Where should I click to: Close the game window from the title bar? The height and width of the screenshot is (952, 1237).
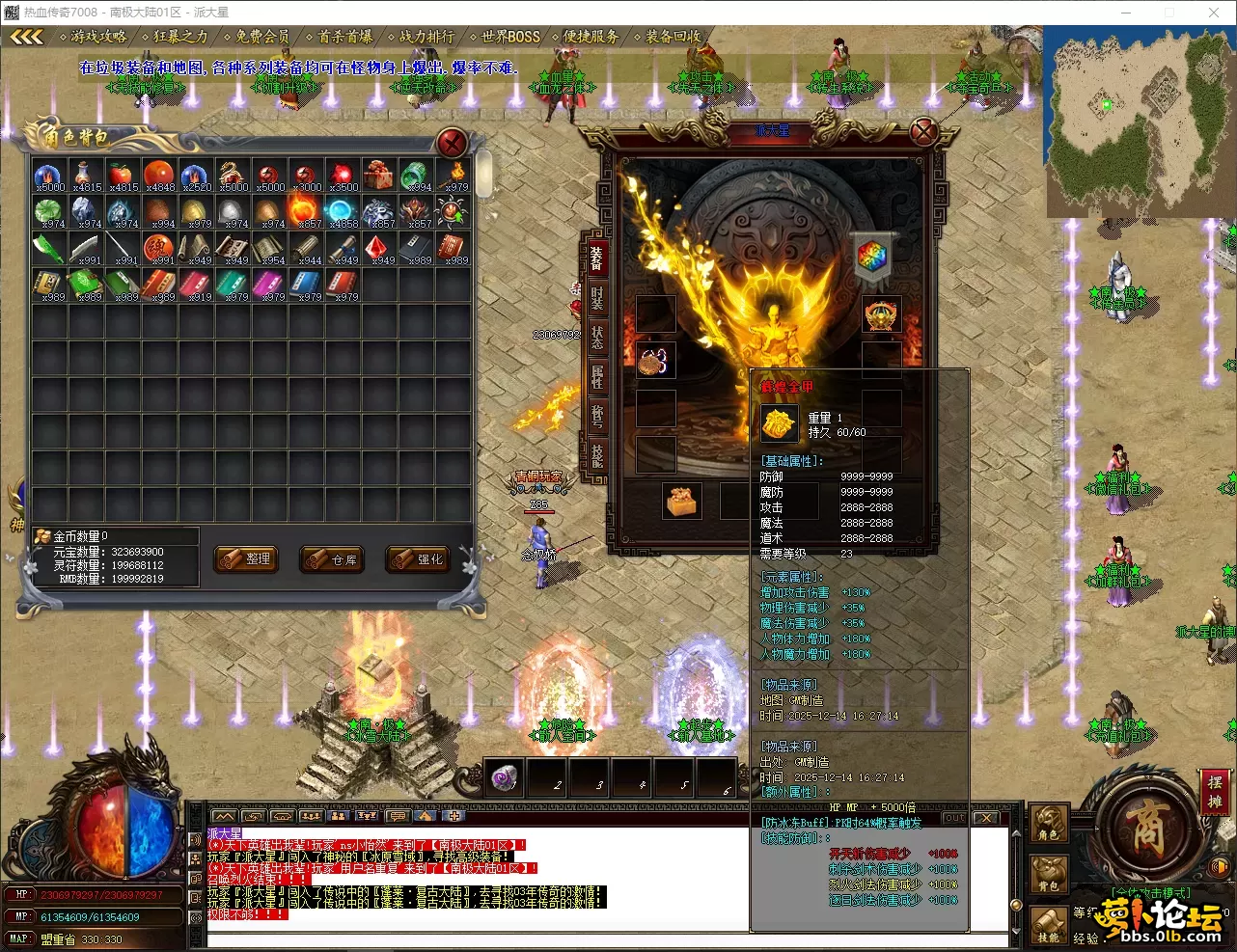point(1214,13)
